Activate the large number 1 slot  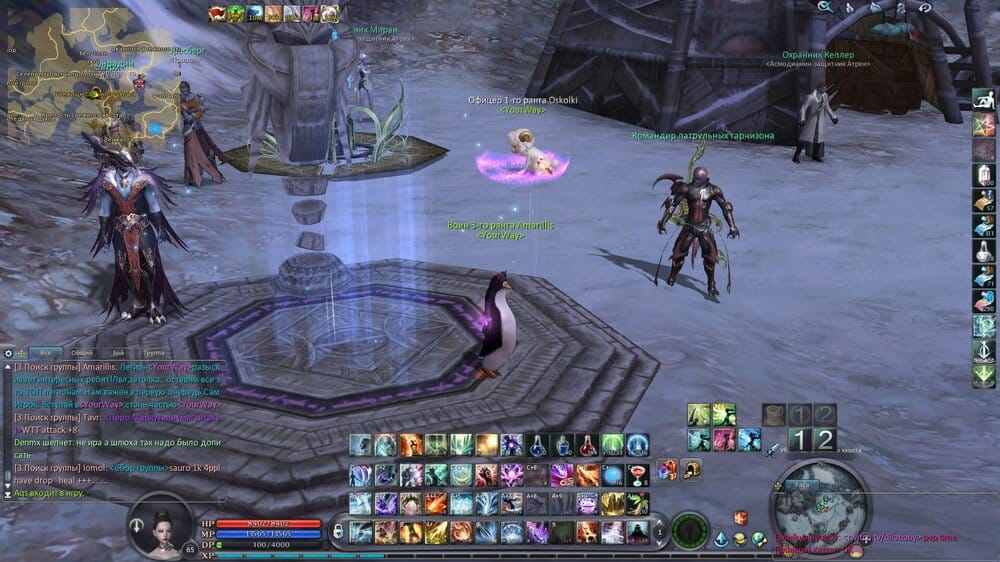[798, 440]
